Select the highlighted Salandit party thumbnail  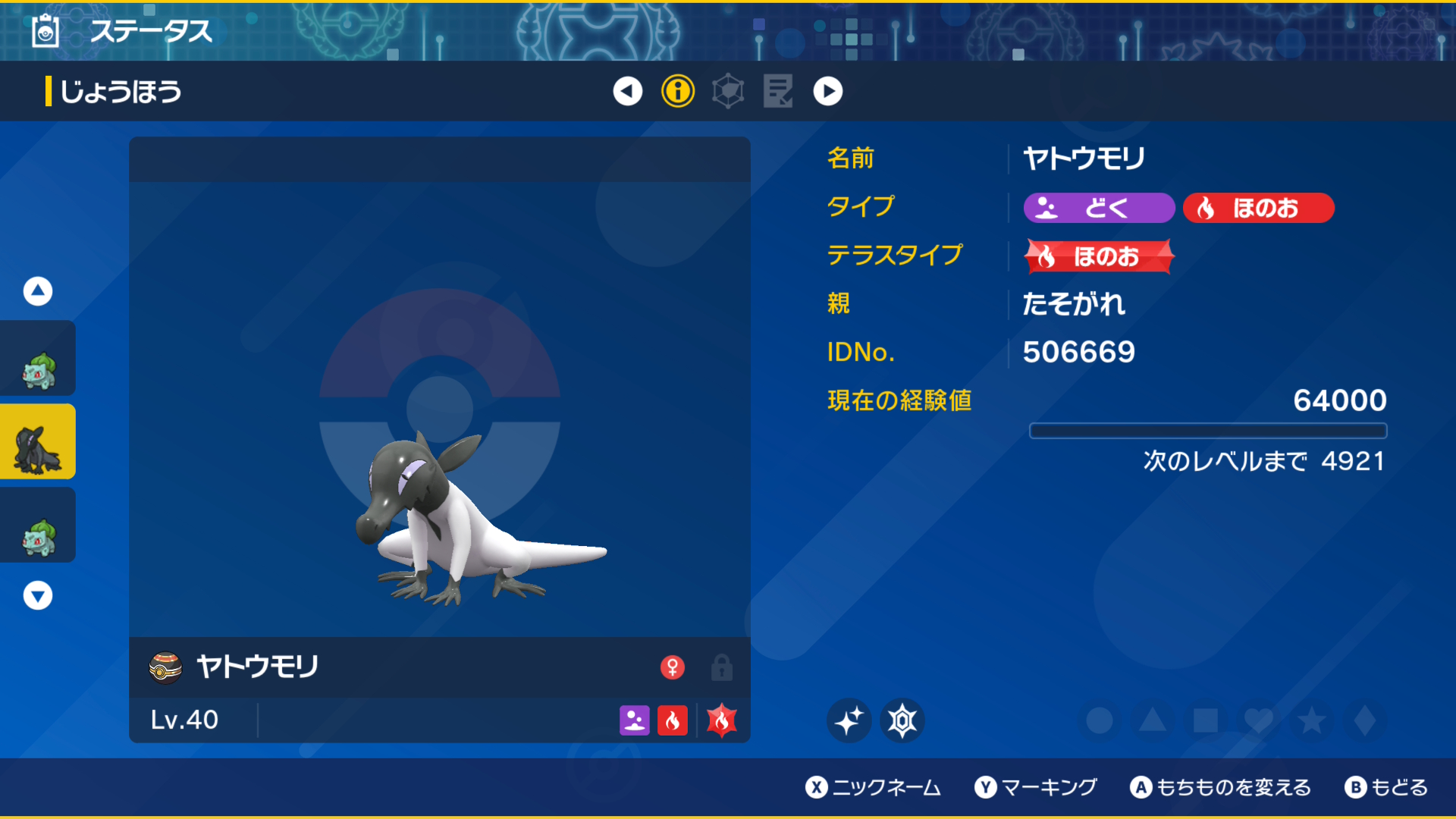[38, 442]
